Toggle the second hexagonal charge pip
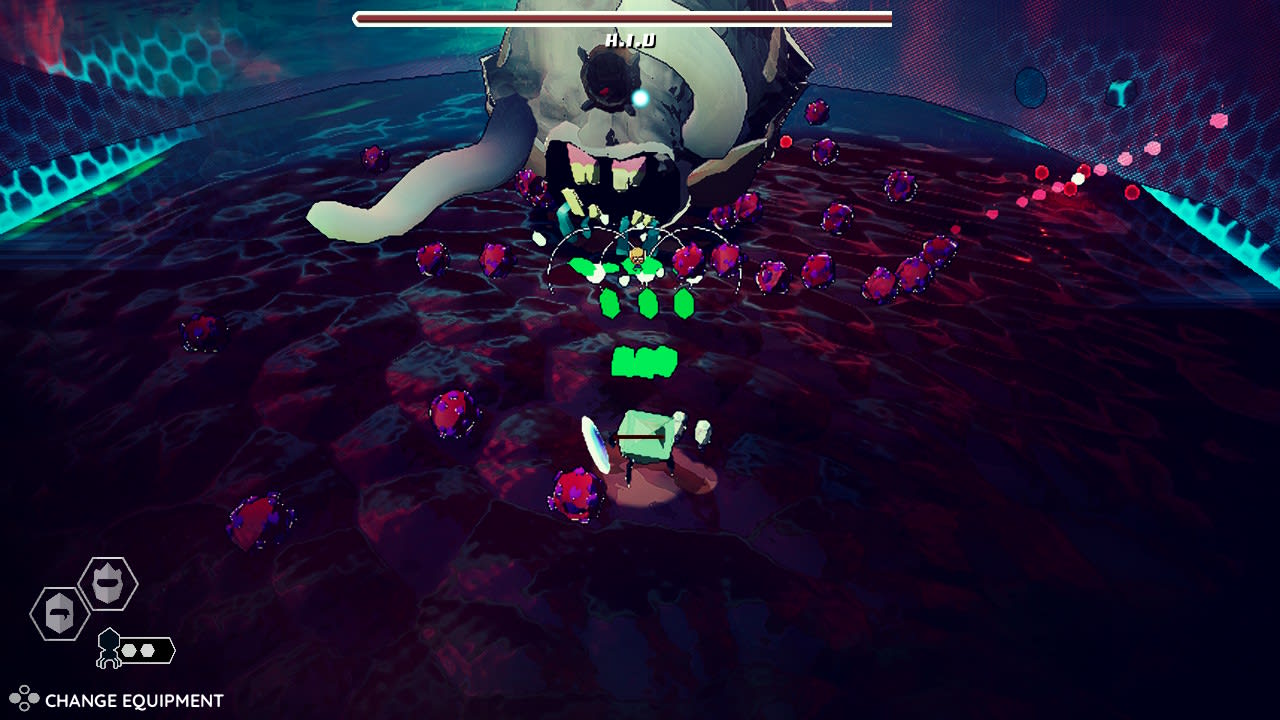 147,649
